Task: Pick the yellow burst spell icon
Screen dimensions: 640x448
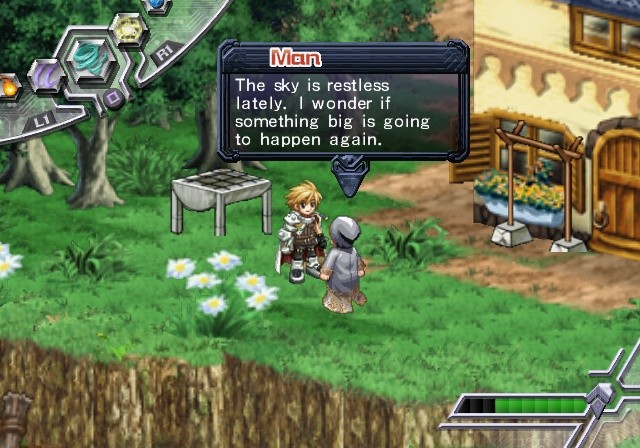Action: click(x=126, y=29)
